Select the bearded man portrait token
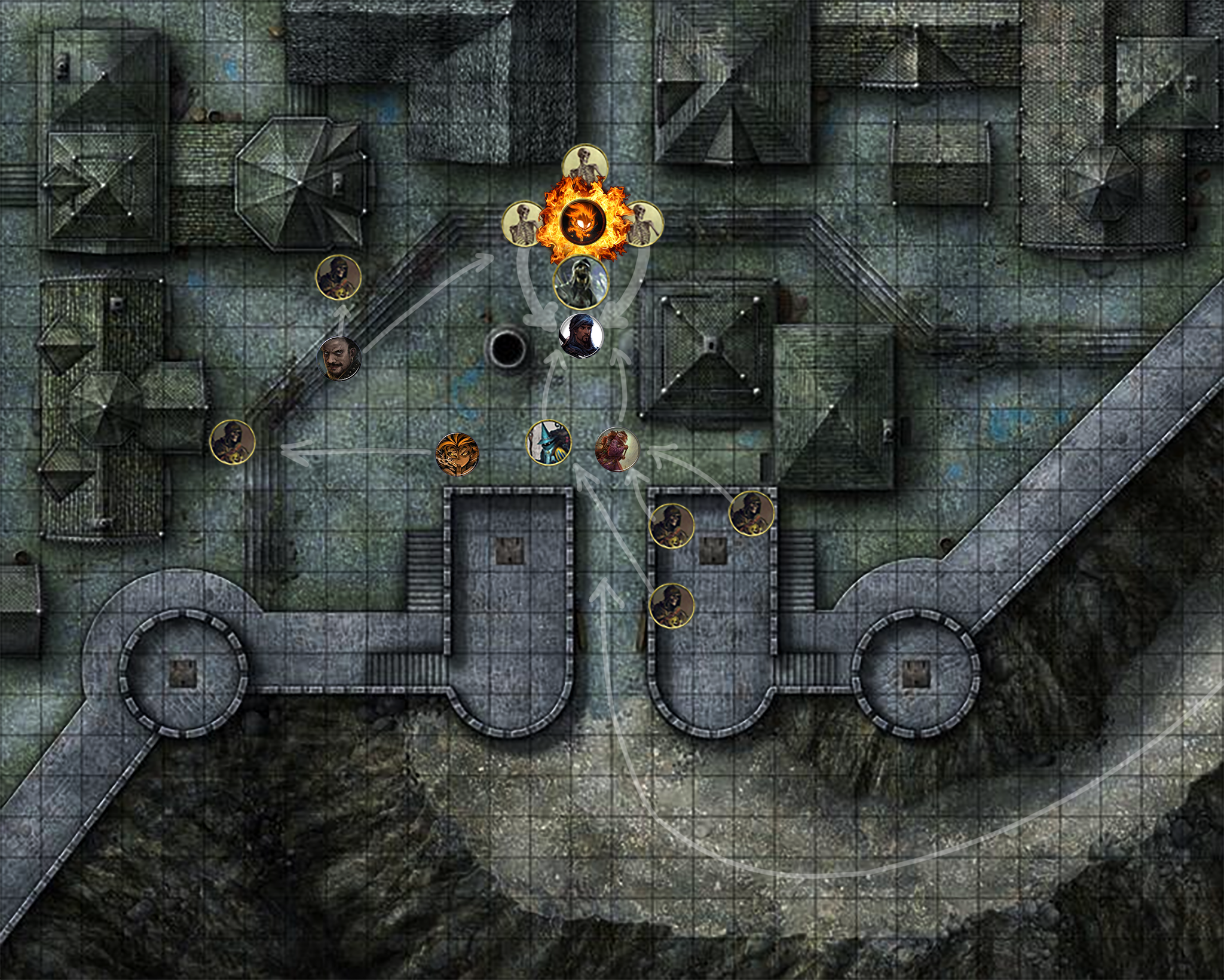Image resolution: width=1224 pixels, height=980 pixels. 339,359
